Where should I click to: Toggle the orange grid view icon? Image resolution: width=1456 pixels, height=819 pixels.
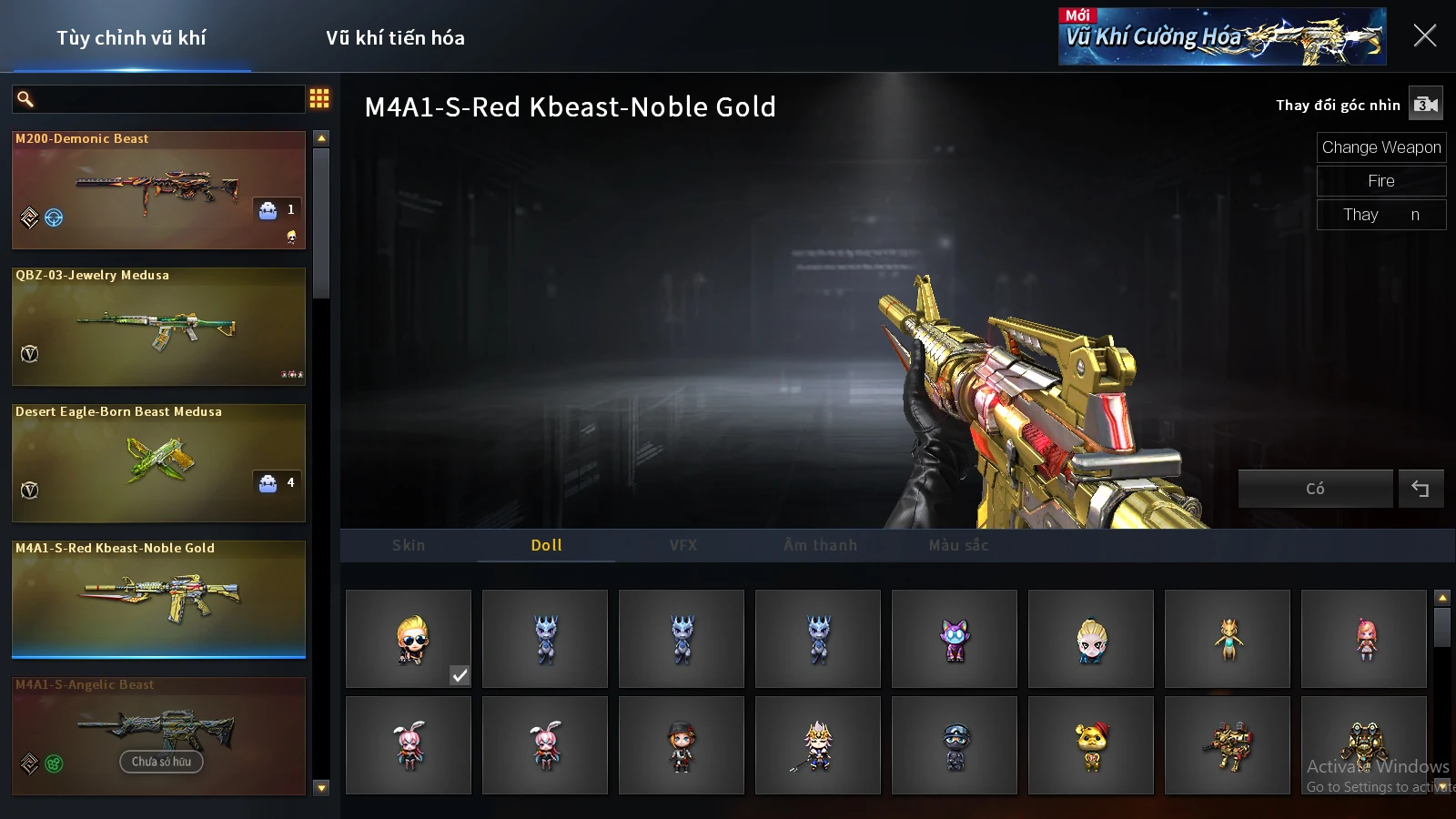pyautogui.click(x=319, y=98)
